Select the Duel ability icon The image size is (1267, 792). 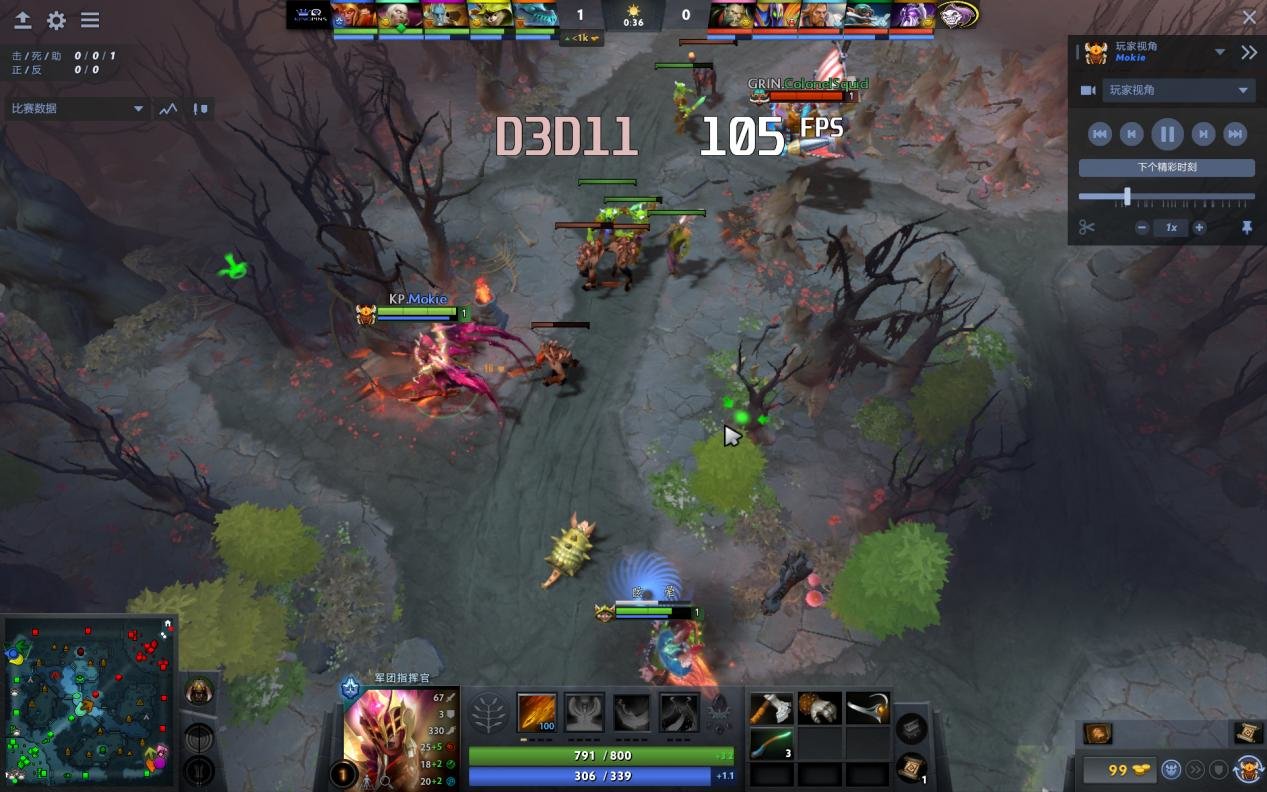click(x=679, y=713)
